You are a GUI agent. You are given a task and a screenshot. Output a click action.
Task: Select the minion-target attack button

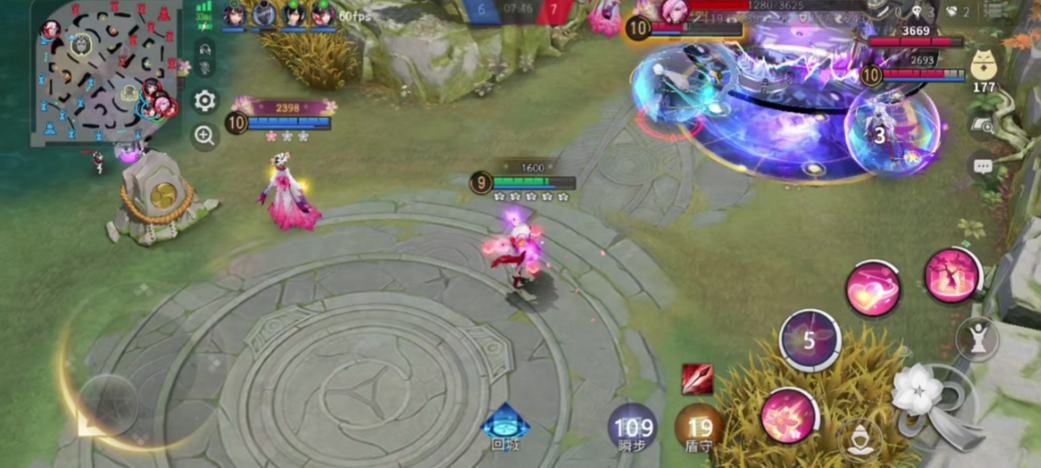[859, 438]
